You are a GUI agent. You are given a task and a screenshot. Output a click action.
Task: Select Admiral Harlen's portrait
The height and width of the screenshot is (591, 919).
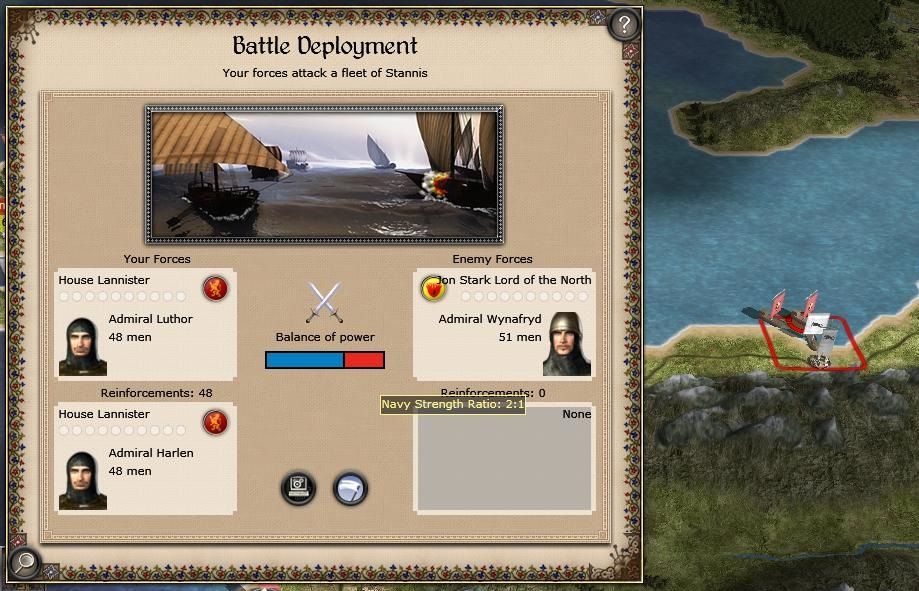tap(82, 480)
